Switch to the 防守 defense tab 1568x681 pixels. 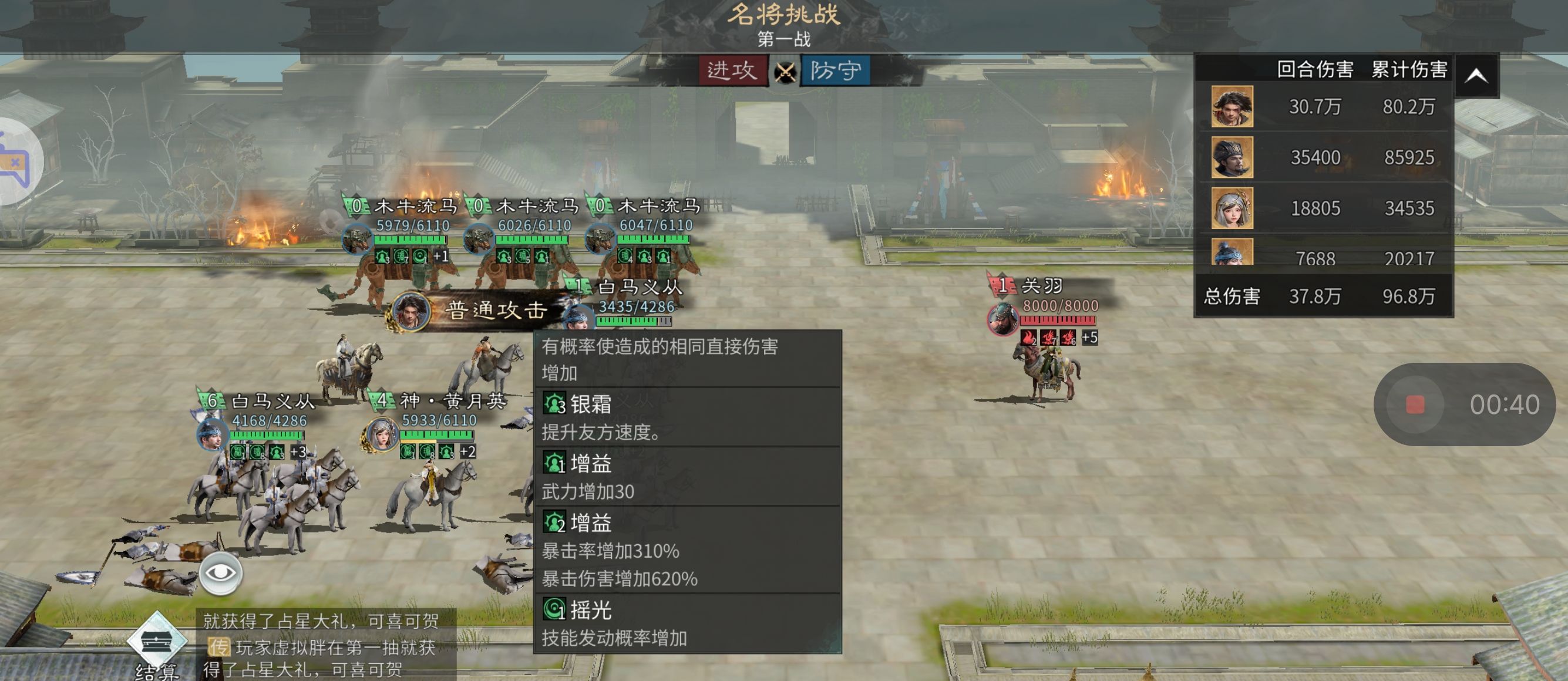point(835,70)
